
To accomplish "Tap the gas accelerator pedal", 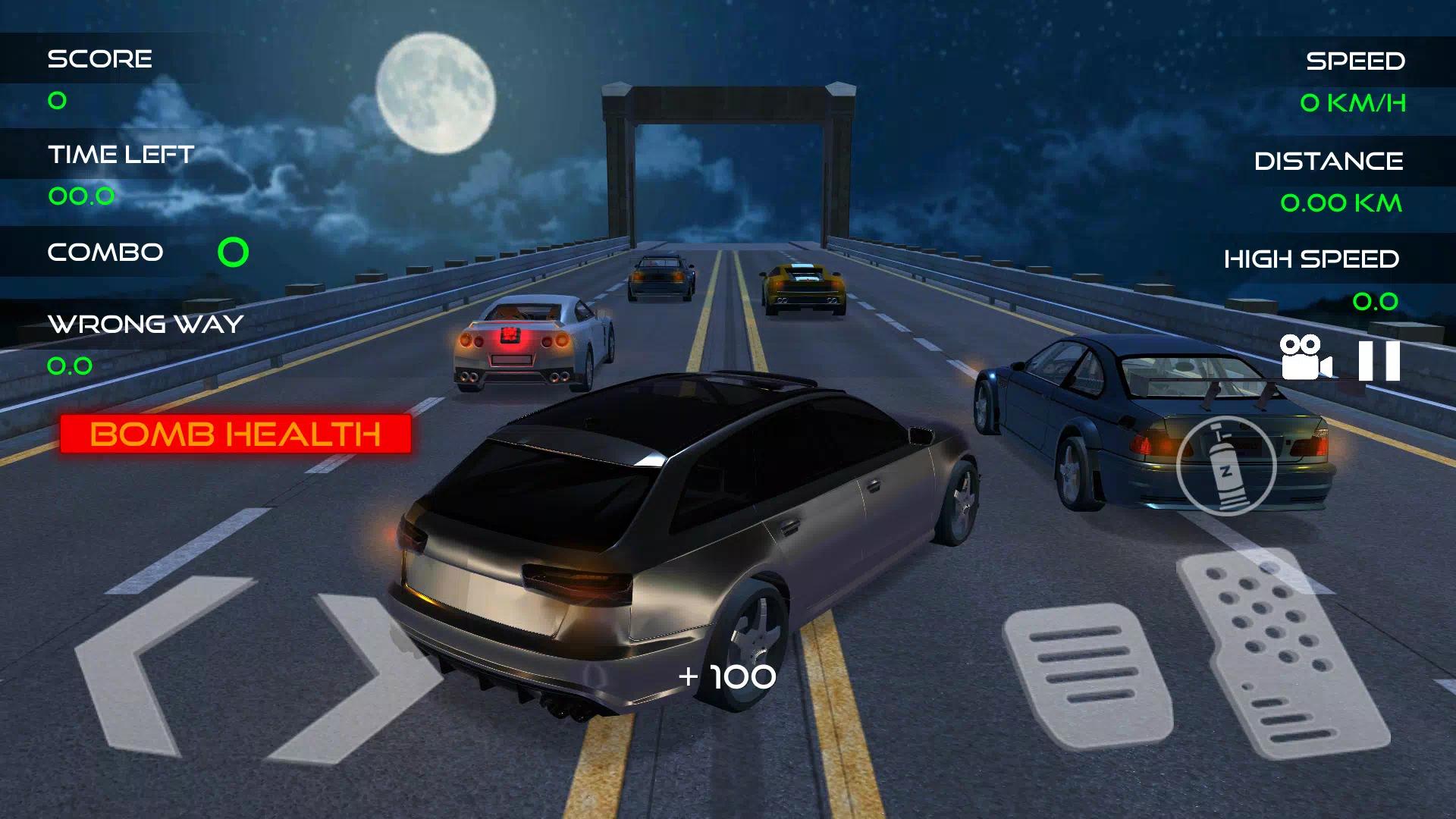I will click(1282, 652).
